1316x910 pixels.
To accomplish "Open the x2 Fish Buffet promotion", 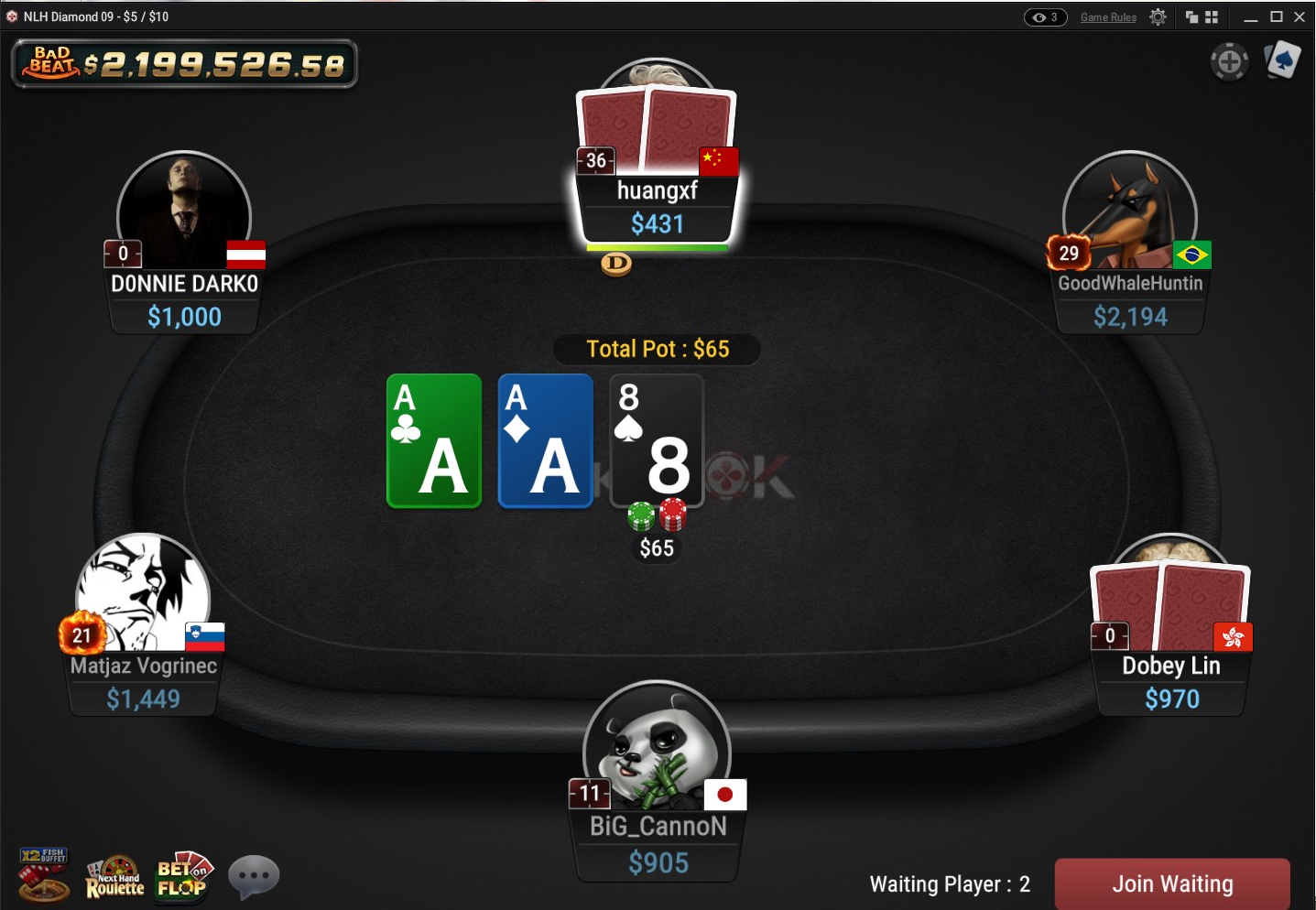I will (43, 874).
